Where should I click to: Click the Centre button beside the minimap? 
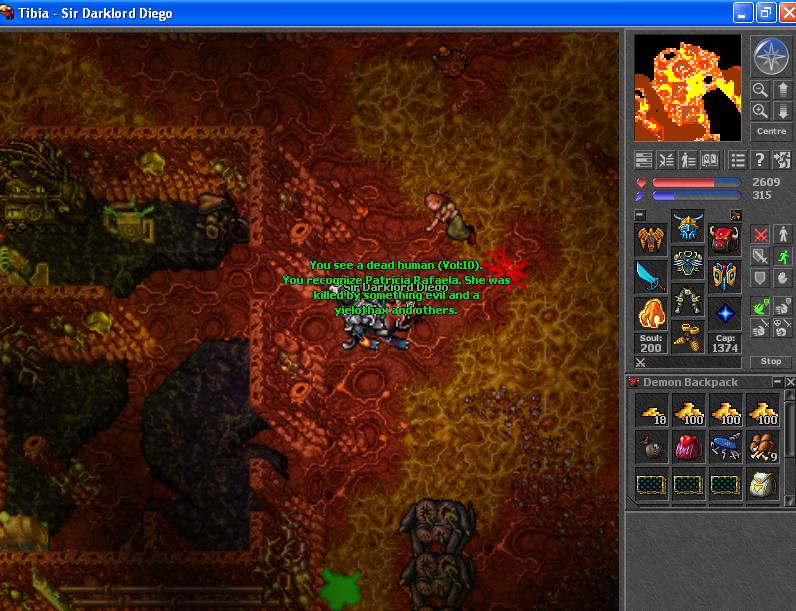771,132
